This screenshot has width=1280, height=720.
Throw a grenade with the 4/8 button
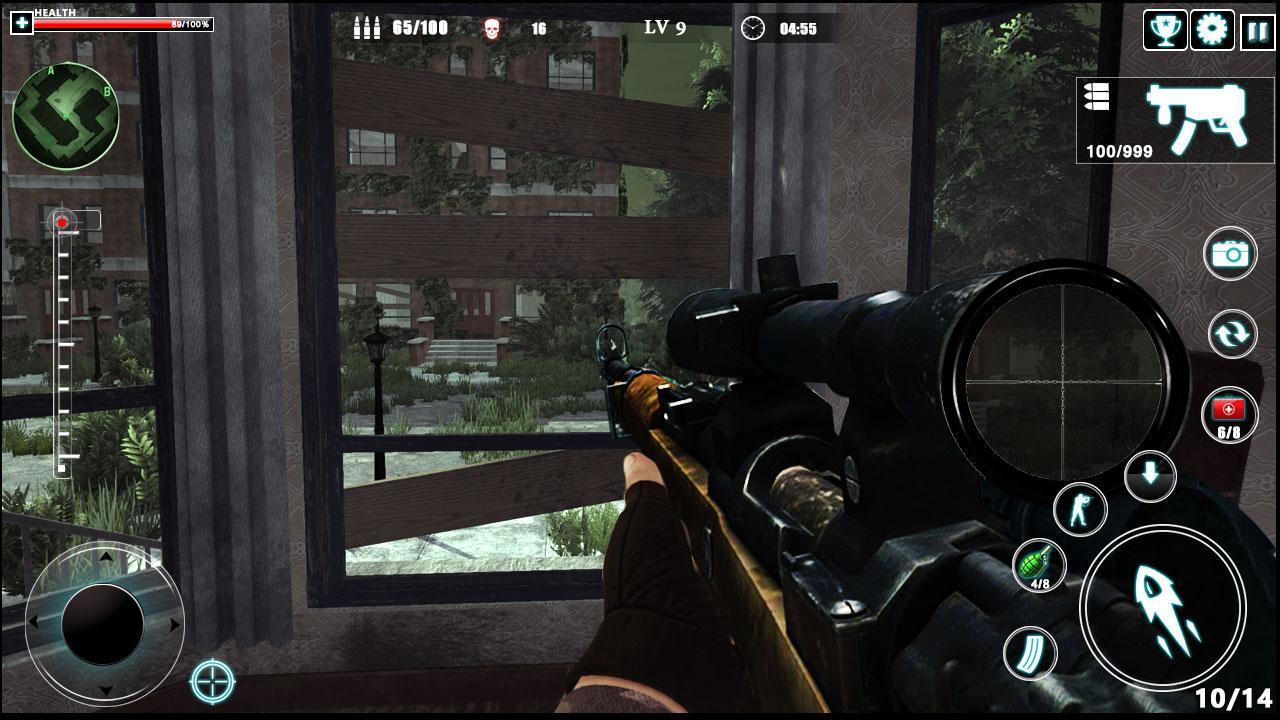[1038, 564]
